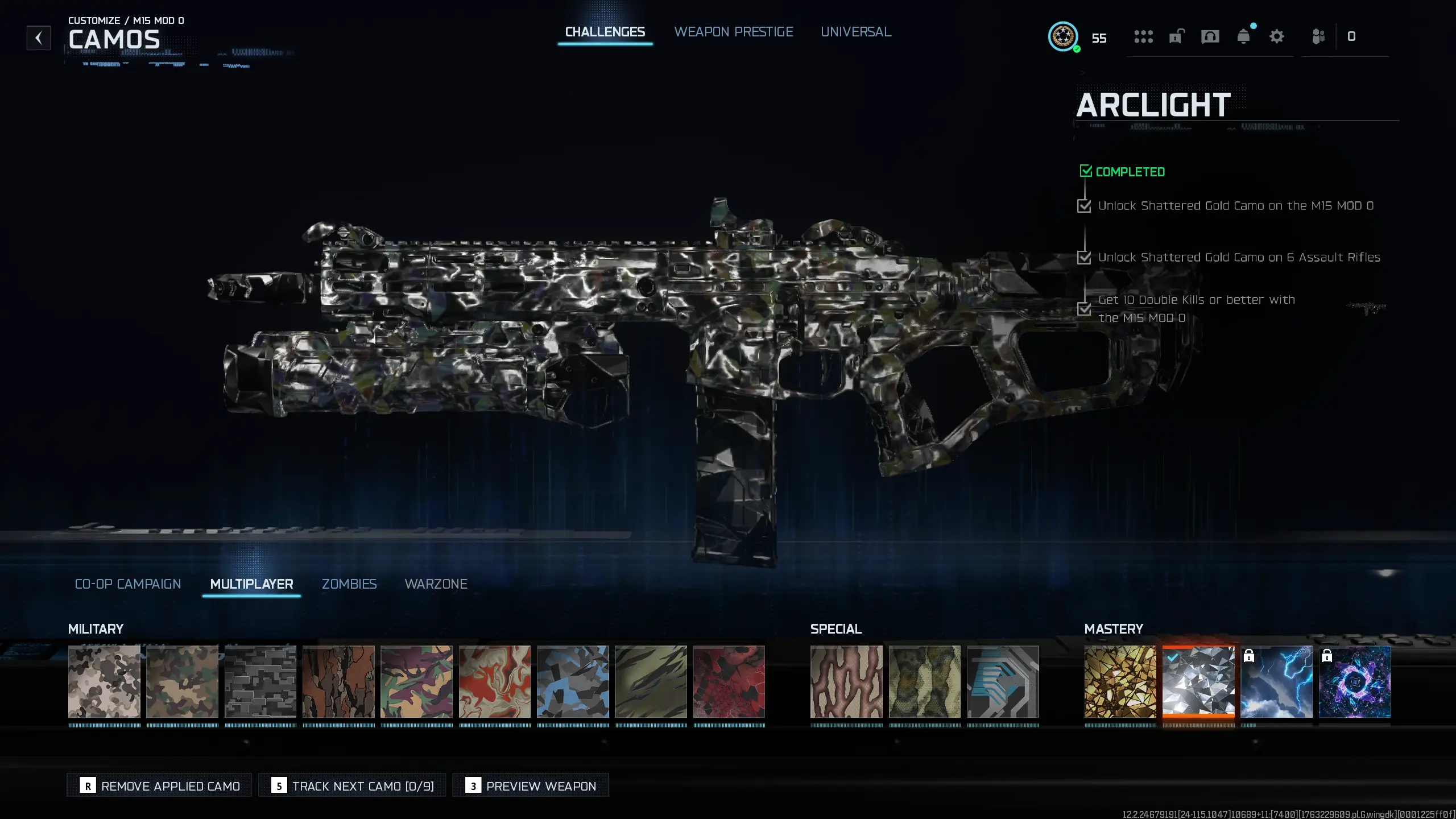This screenshot has width=1456, height=819.
Task: Click the COMPLETED checkmark under ARCLIGHT
Action: point(1086,171)
